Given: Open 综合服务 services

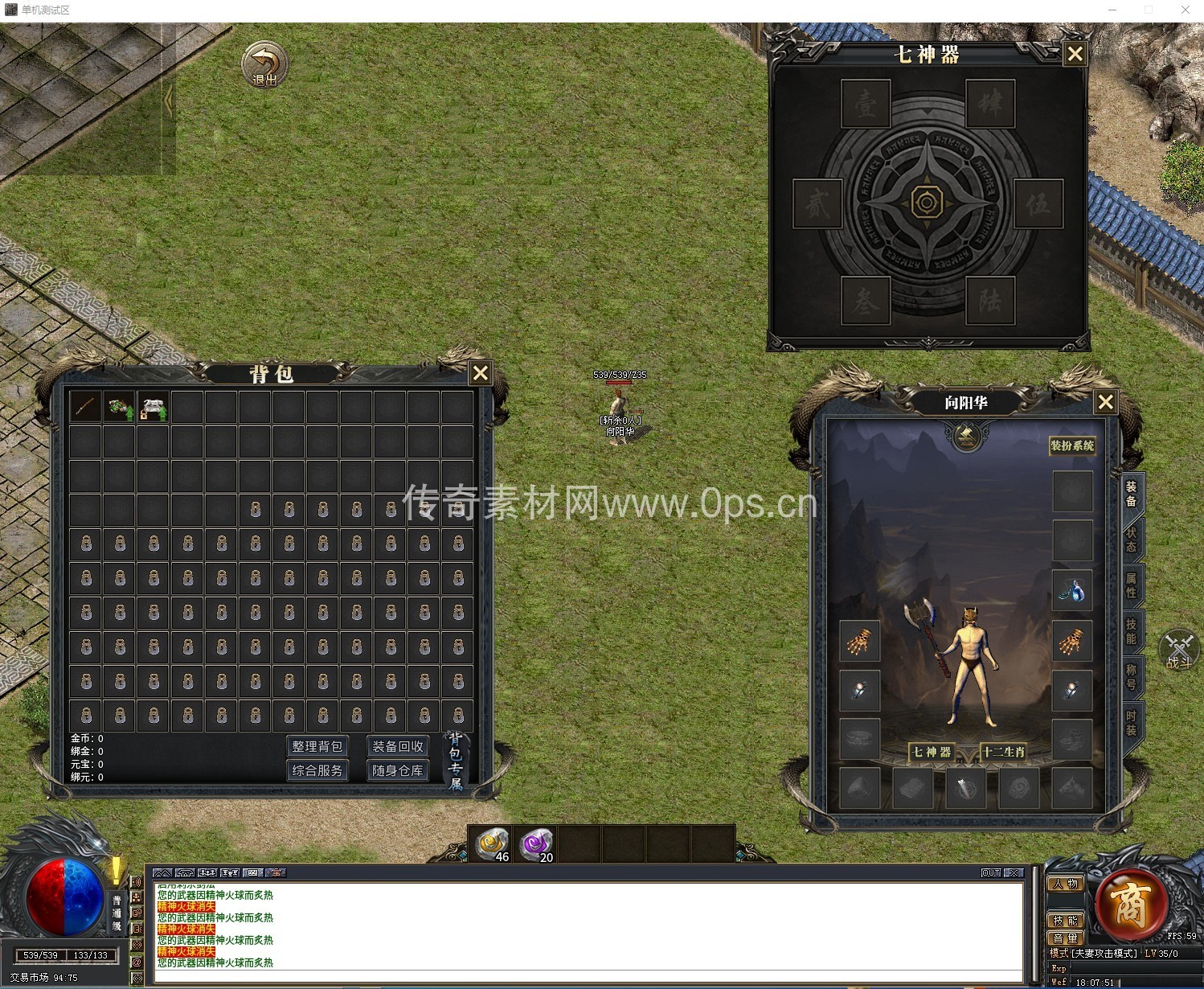Looking at the screenshot, I should point(317,770).
